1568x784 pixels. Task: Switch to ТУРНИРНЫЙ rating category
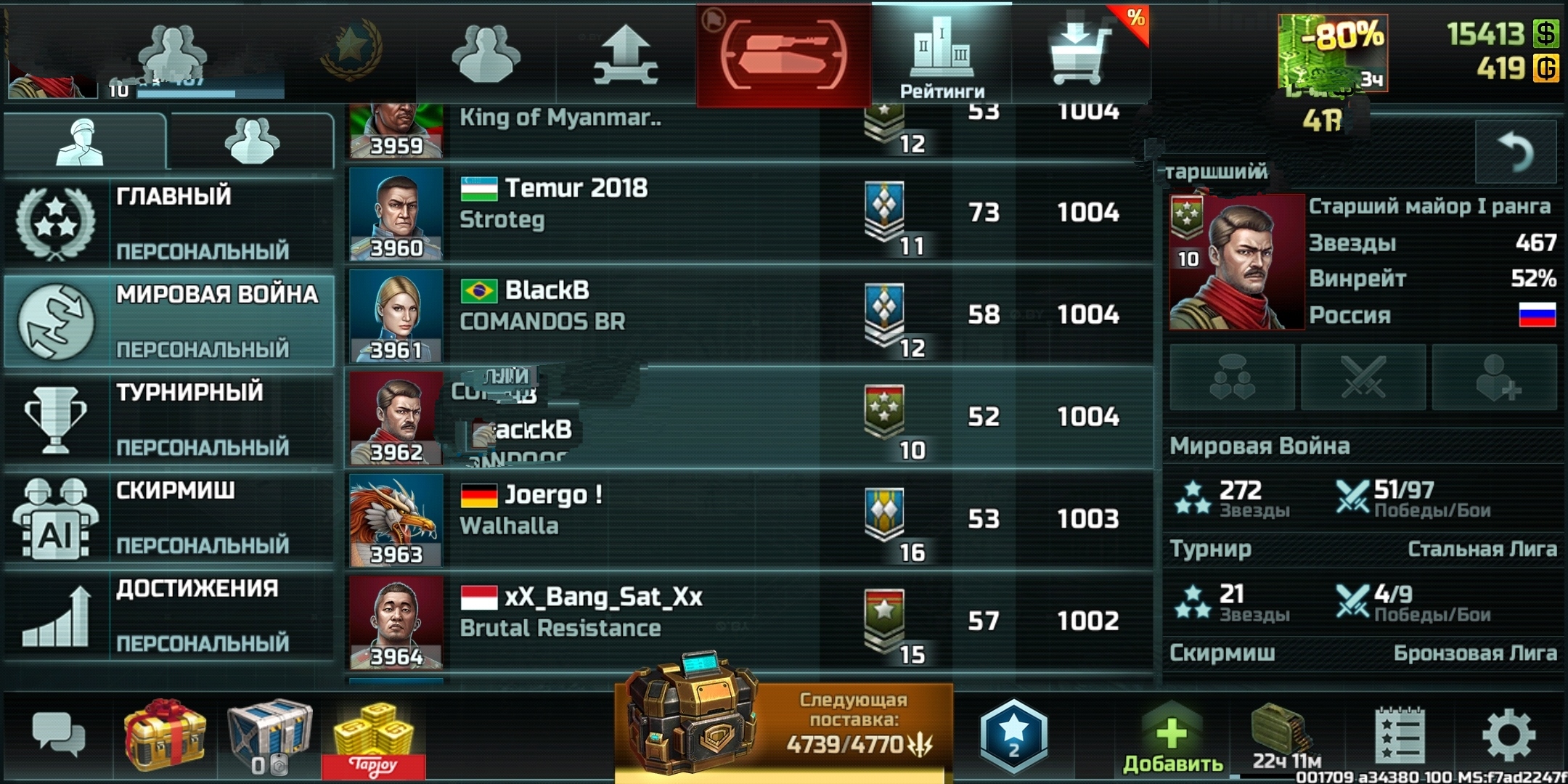tap(169, 419)
